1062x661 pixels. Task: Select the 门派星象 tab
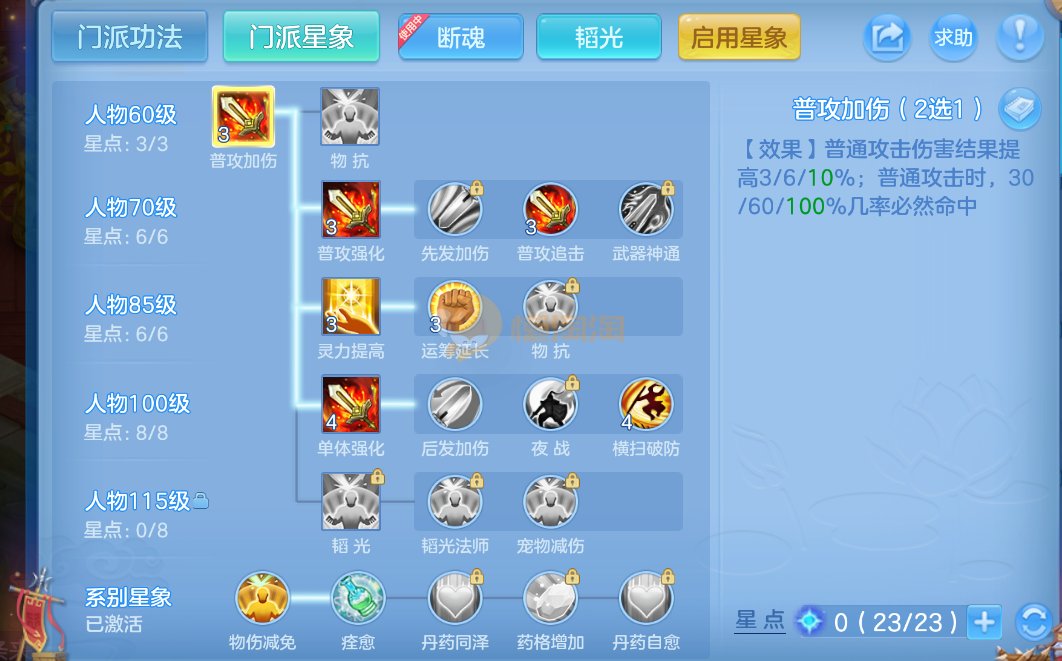click(x=301, y=37)
